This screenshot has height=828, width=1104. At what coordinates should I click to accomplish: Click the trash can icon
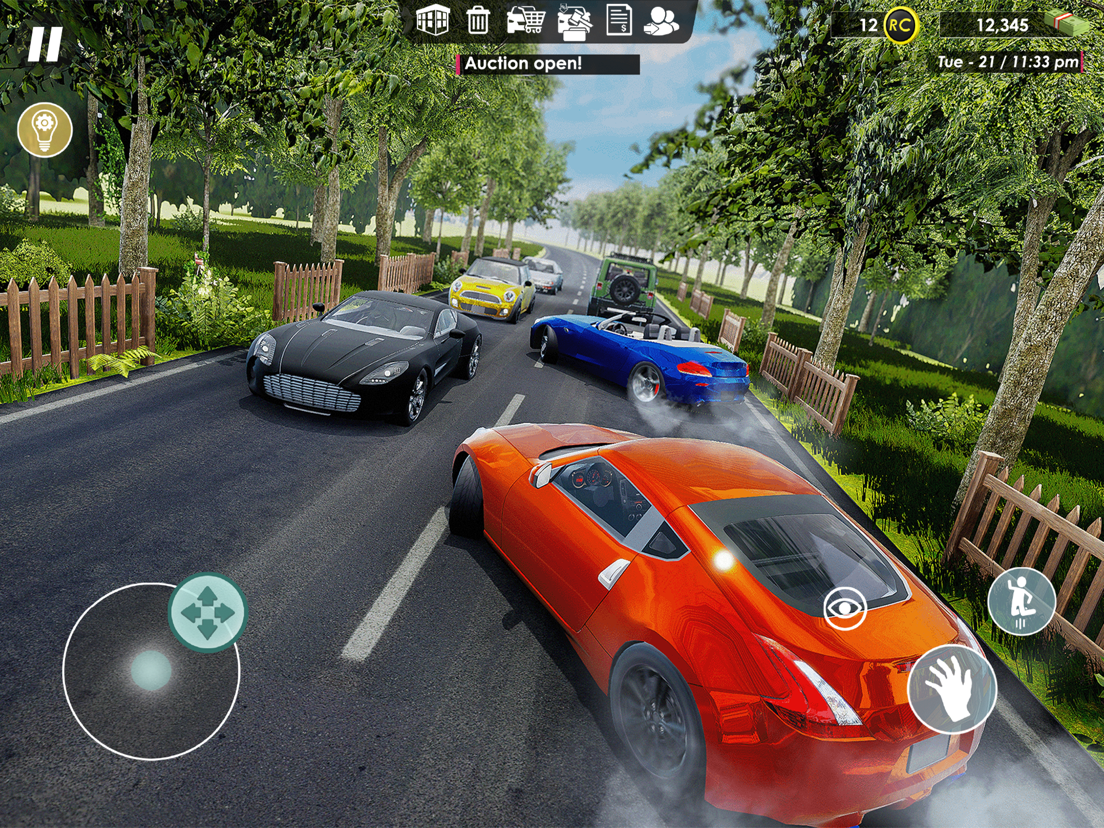point(479,20)
